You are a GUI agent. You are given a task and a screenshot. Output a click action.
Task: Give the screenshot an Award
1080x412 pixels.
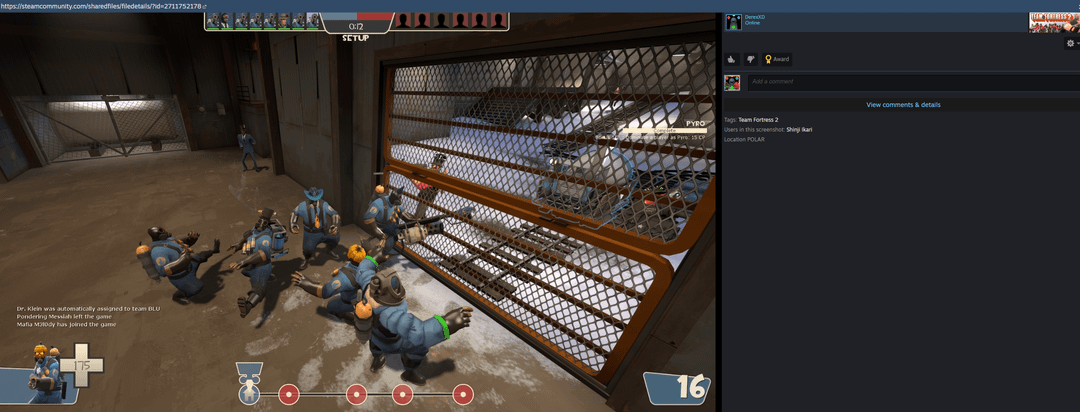pos(777,59)
